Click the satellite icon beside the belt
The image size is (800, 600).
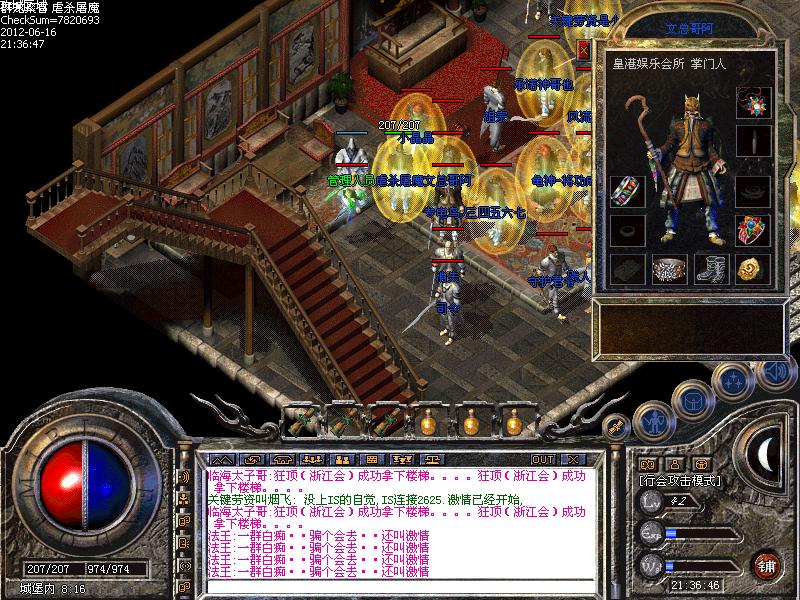point(617,427)
